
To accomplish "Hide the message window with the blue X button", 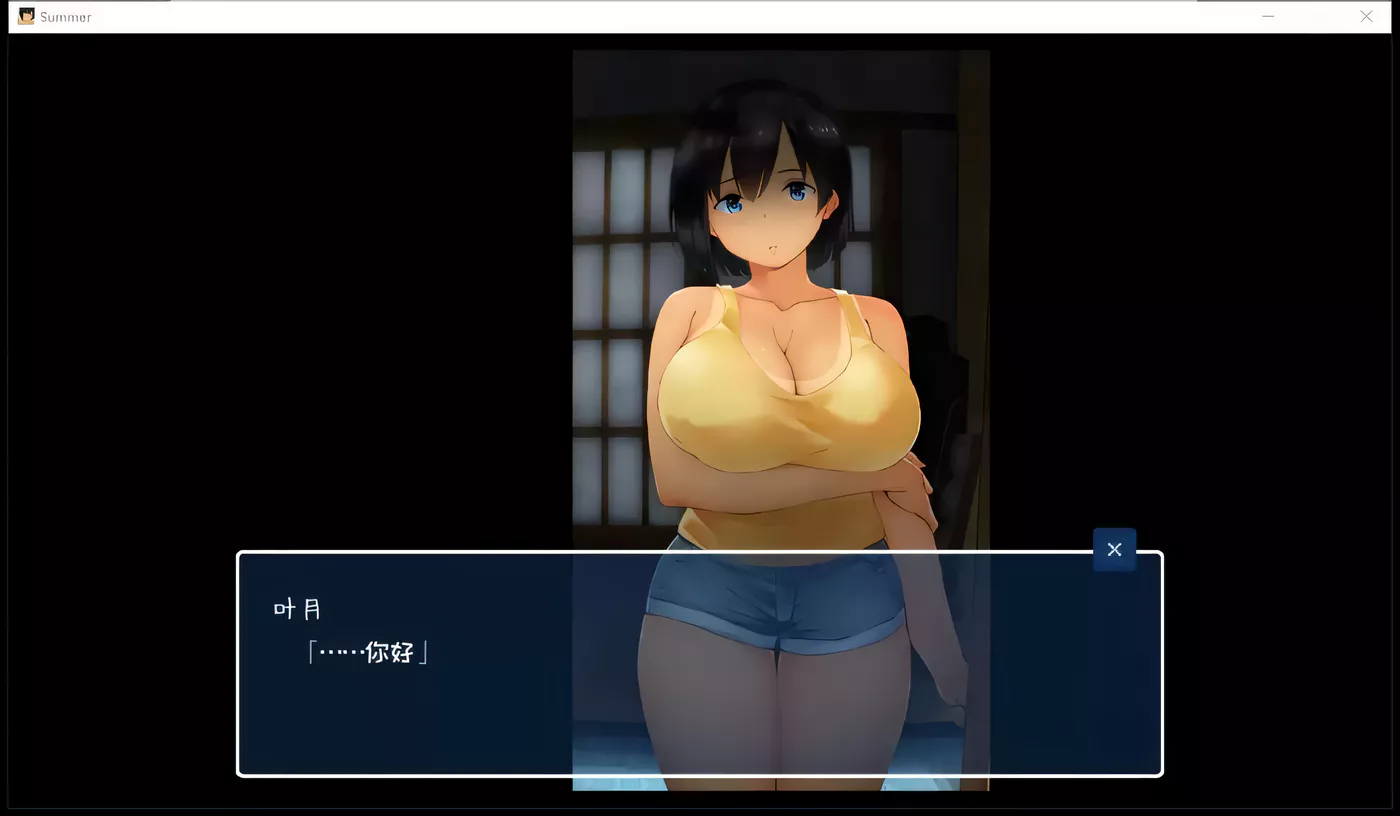I will point(1114,549).
